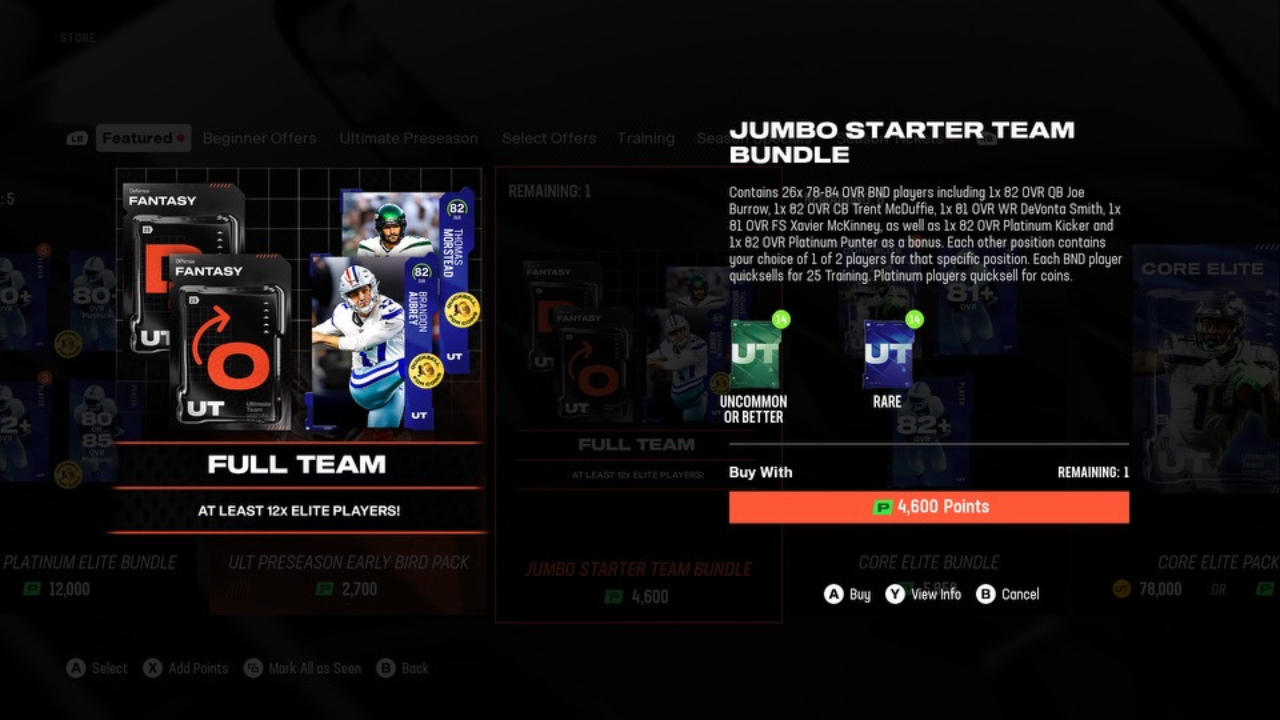Select Mark All as Seen
This screenshot has width=1280, height=720.
300,668
